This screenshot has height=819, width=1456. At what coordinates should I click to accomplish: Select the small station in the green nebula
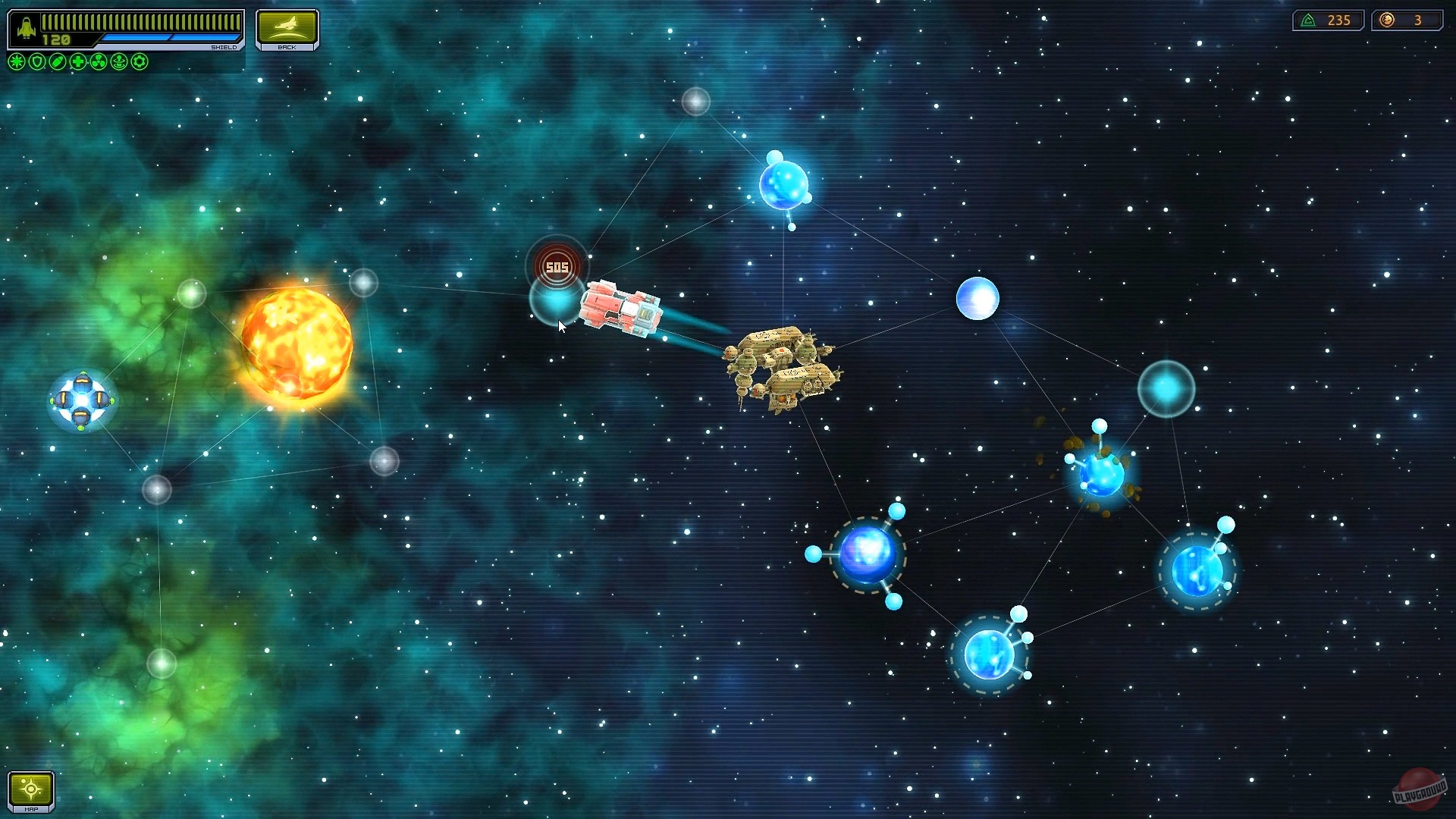81,398
